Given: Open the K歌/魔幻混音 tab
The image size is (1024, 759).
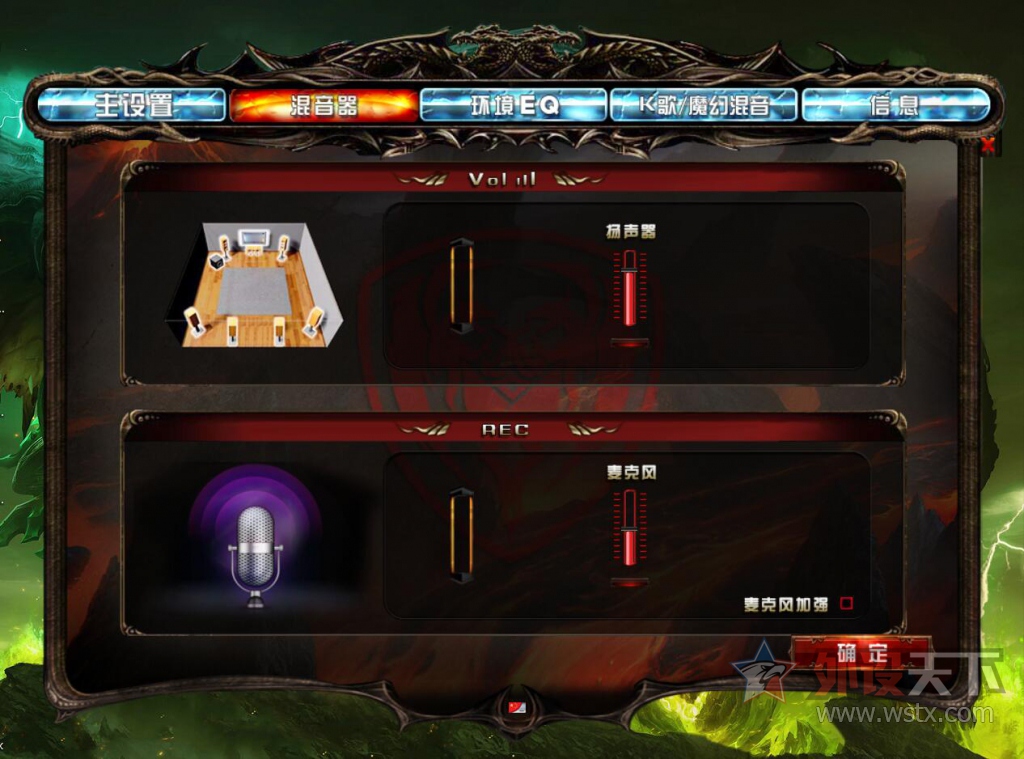Looking at the screenshot, I should point(704,105).
